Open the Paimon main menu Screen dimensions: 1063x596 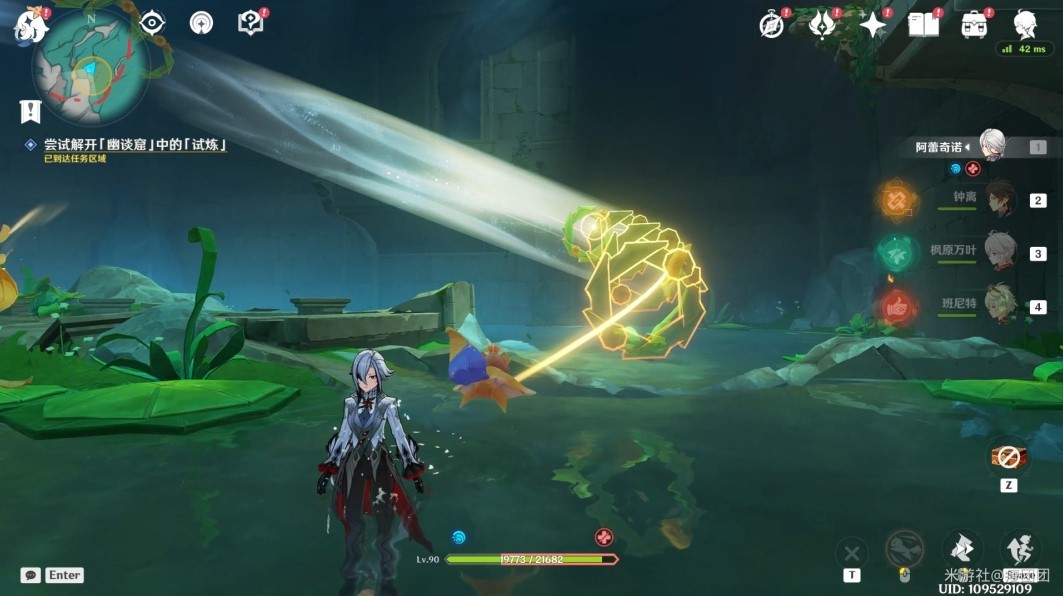pos(30,25)
